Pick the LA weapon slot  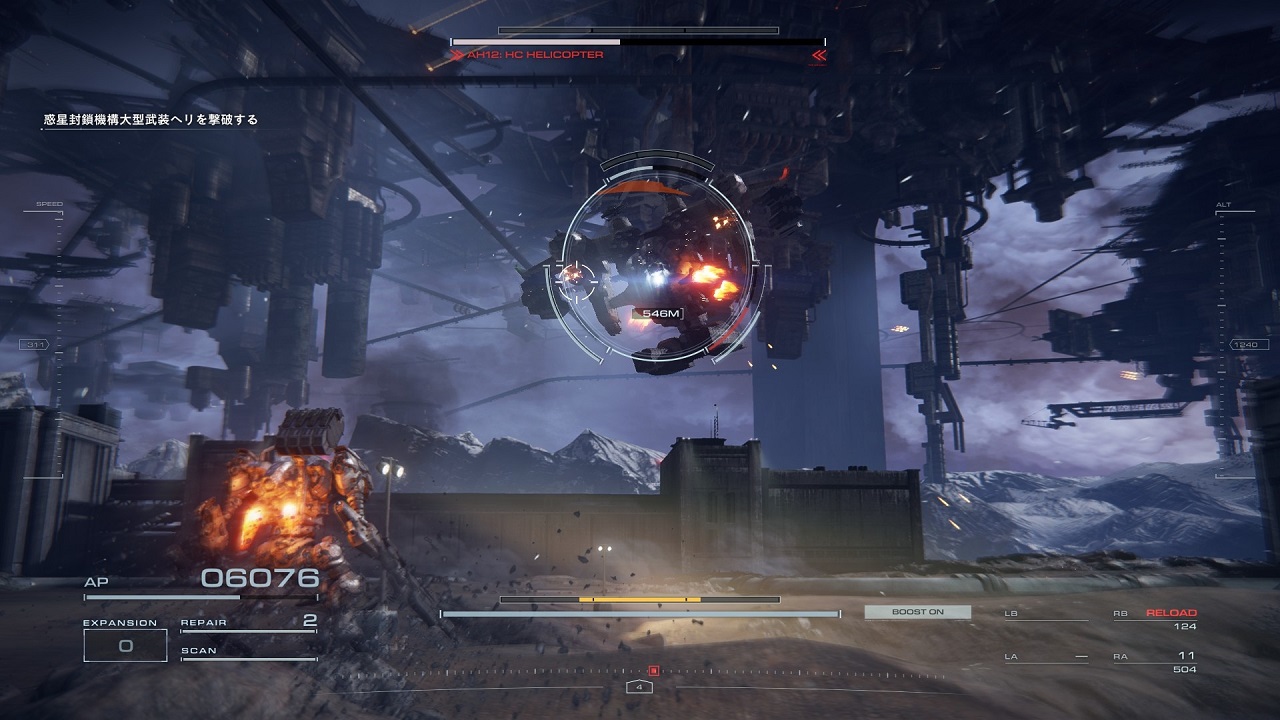coord(1046,657)
